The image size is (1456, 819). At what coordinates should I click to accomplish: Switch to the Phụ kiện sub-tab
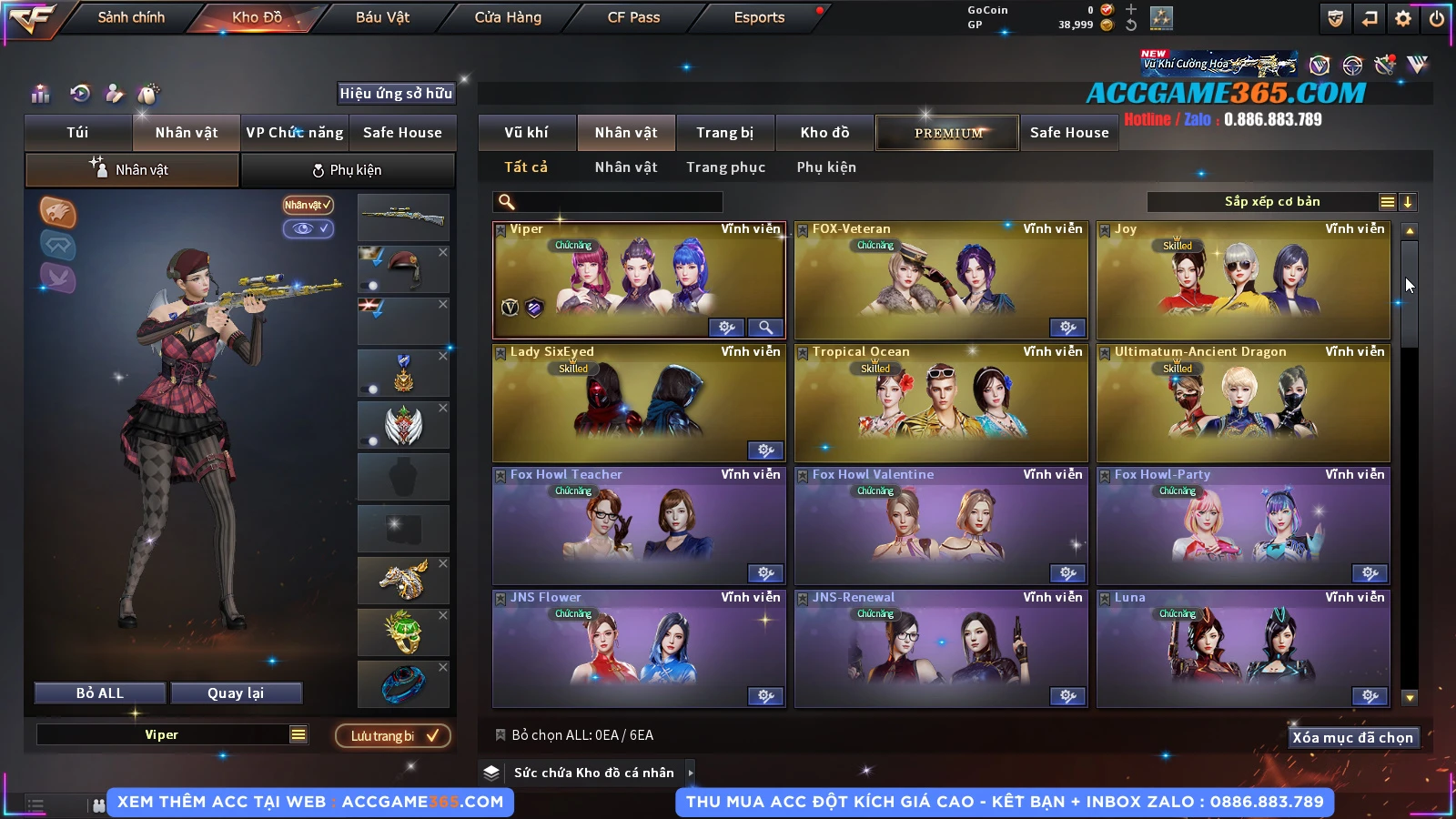[348, 170]
